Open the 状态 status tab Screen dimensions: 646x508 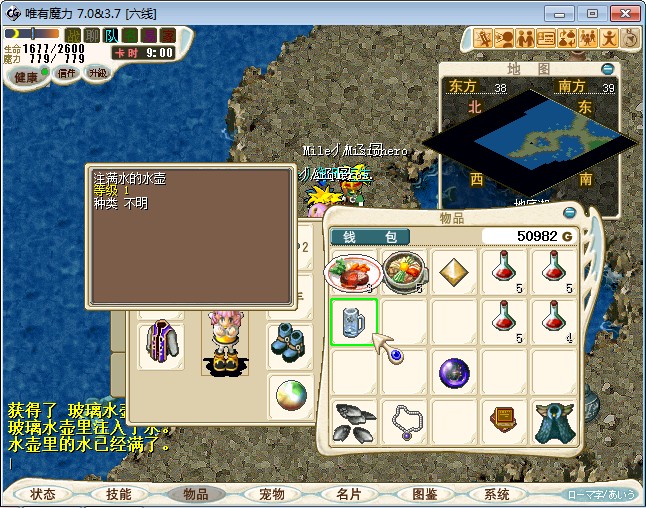43,494
